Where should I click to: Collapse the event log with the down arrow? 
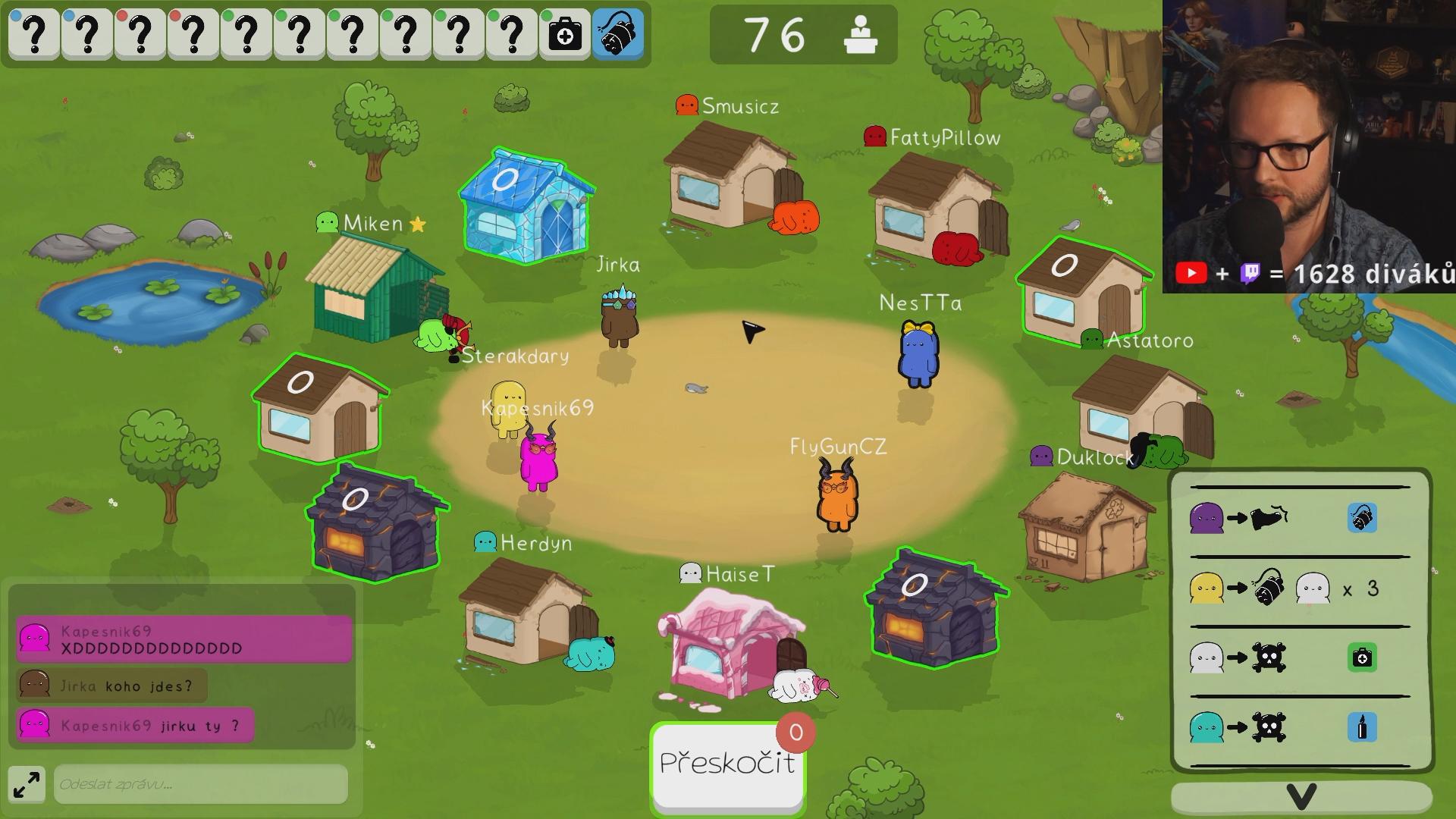(x=1301, y=796)
